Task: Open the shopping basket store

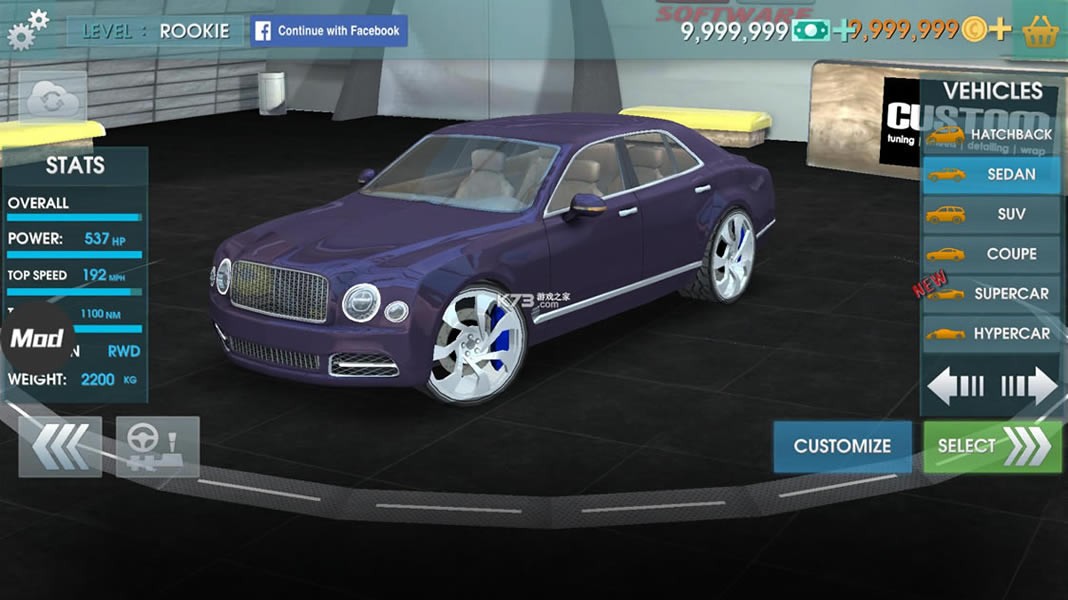Action: pyautogui.click(x=1041, y=31)
